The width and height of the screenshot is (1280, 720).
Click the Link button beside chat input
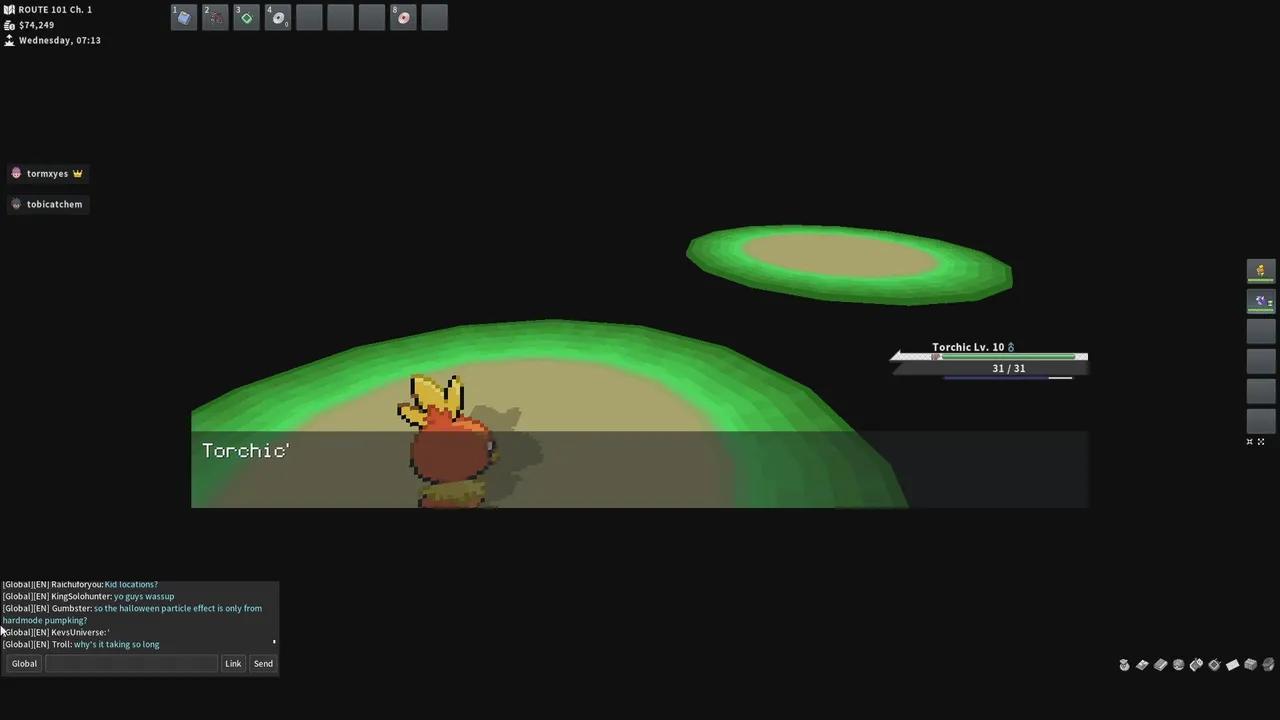click(x=233, y=663)
